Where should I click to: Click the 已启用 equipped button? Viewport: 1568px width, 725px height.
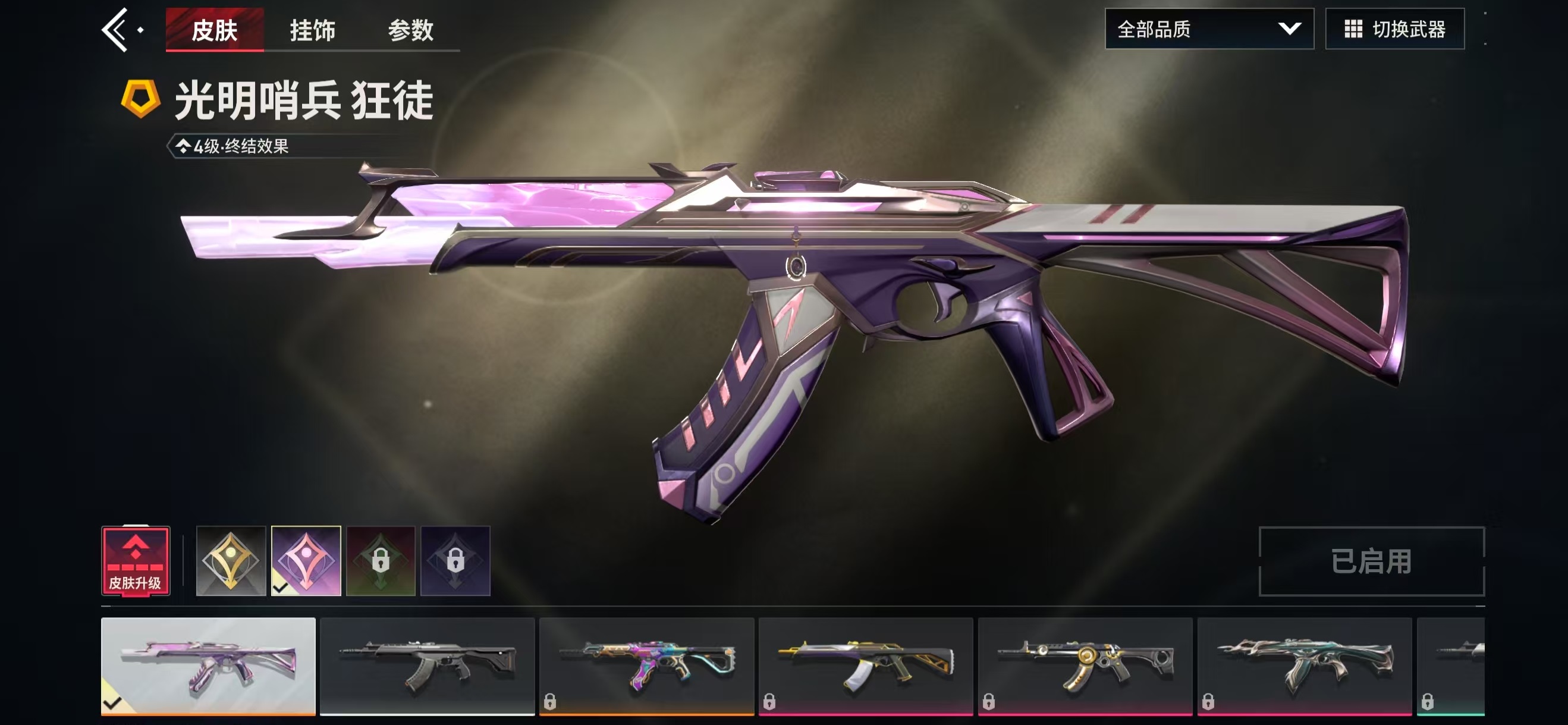1371,561
